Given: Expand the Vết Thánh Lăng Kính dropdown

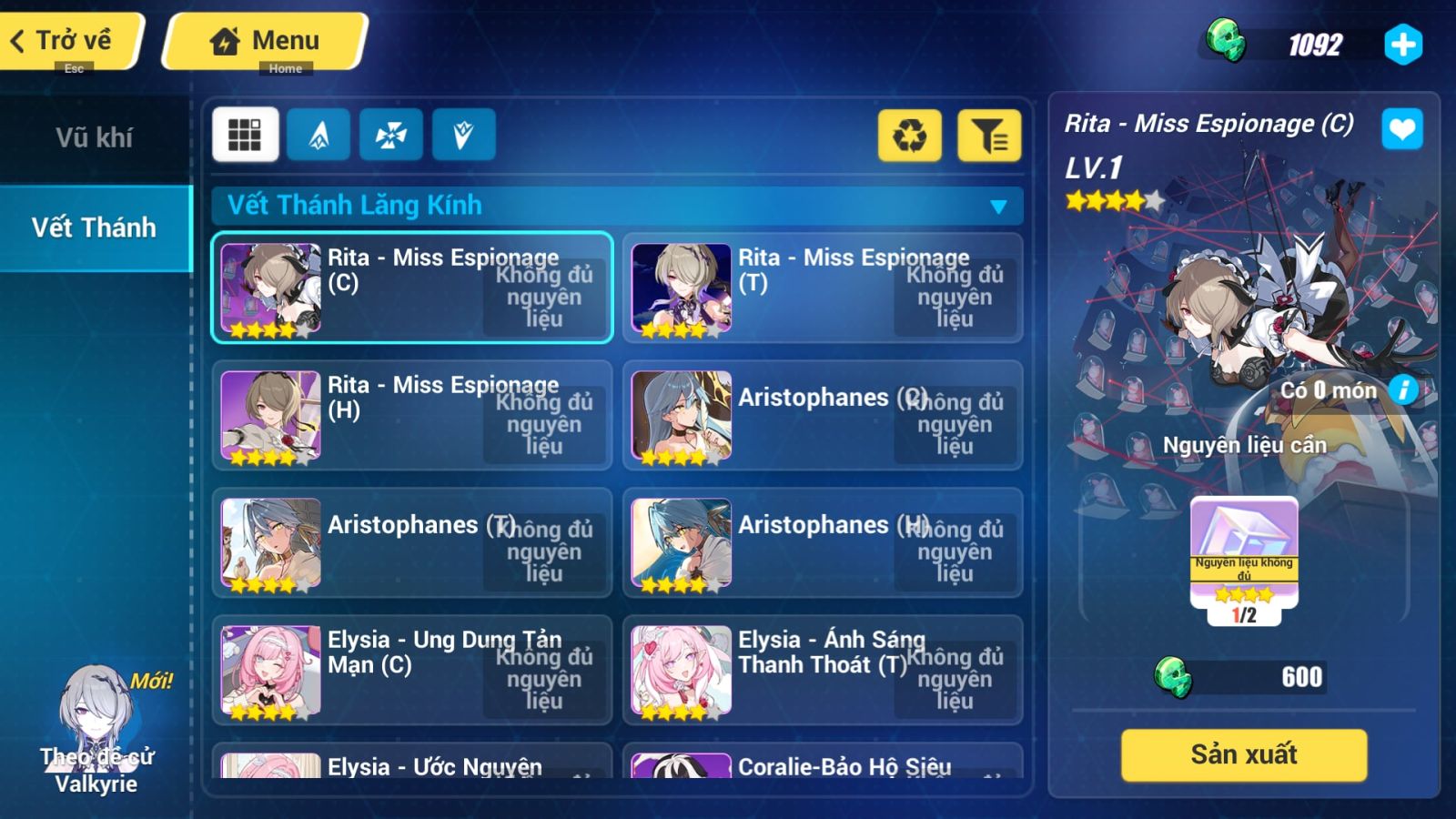Looking at the screenshot, I should [999, 206].
